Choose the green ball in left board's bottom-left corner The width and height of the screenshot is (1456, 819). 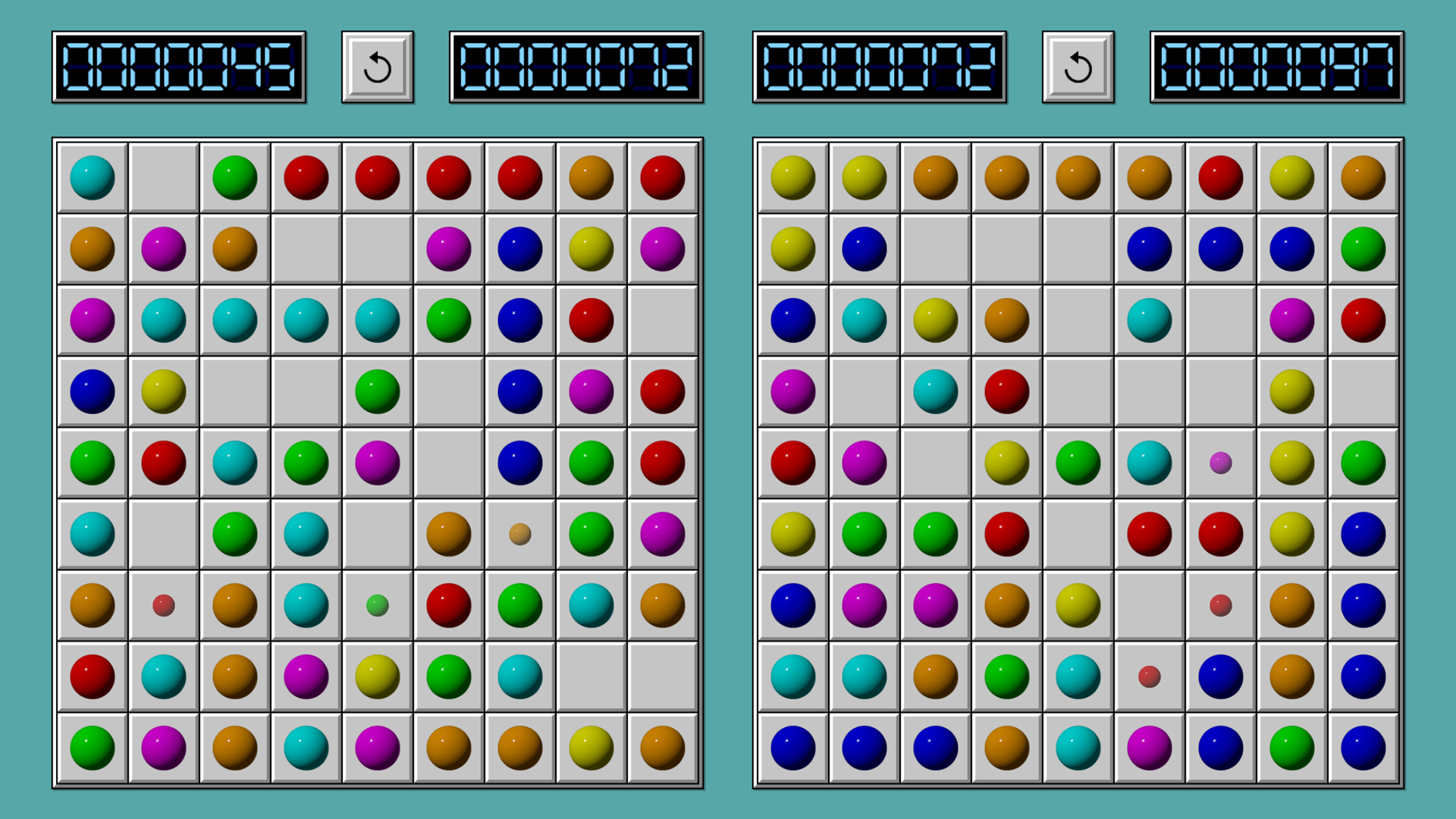[92, 748]
